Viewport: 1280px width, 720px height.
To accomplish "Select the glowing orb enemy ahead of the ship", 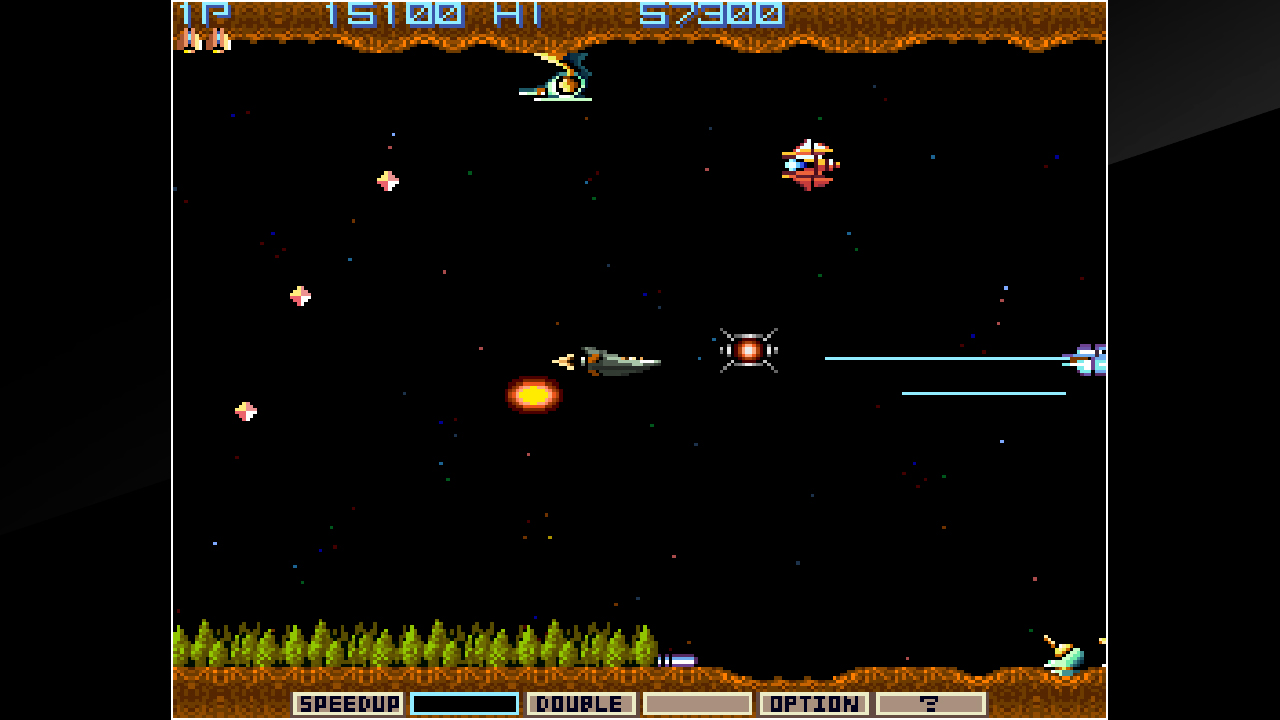I will pos(748,351).
